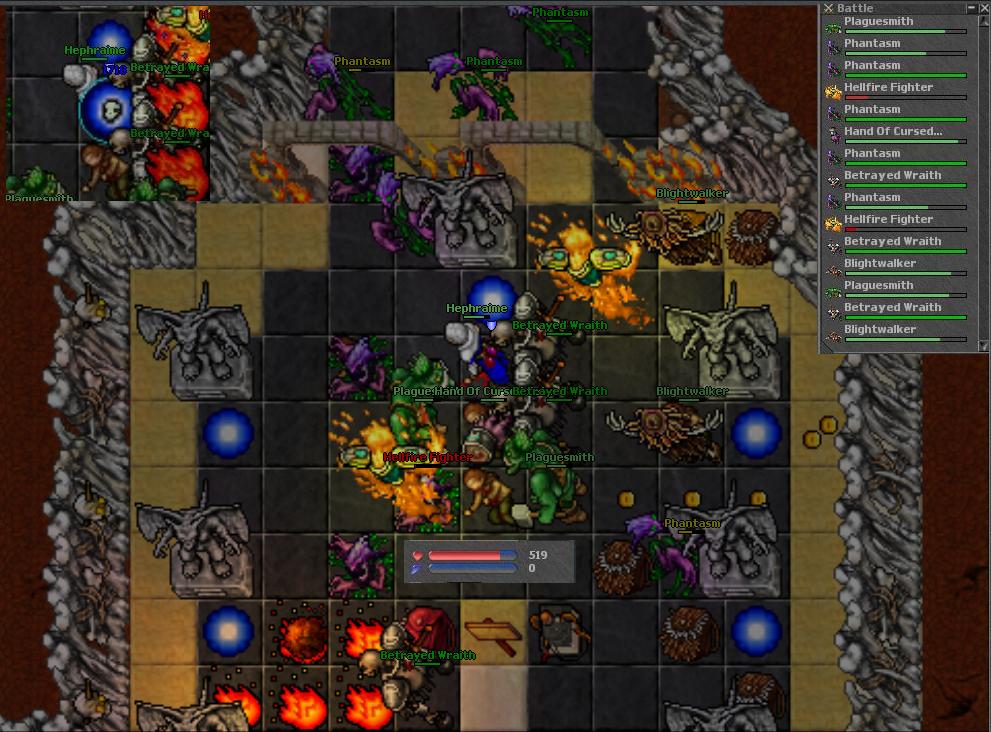Minimize the Battle window
The height and width of the screenshot is (732, 991).
point(972,8)
